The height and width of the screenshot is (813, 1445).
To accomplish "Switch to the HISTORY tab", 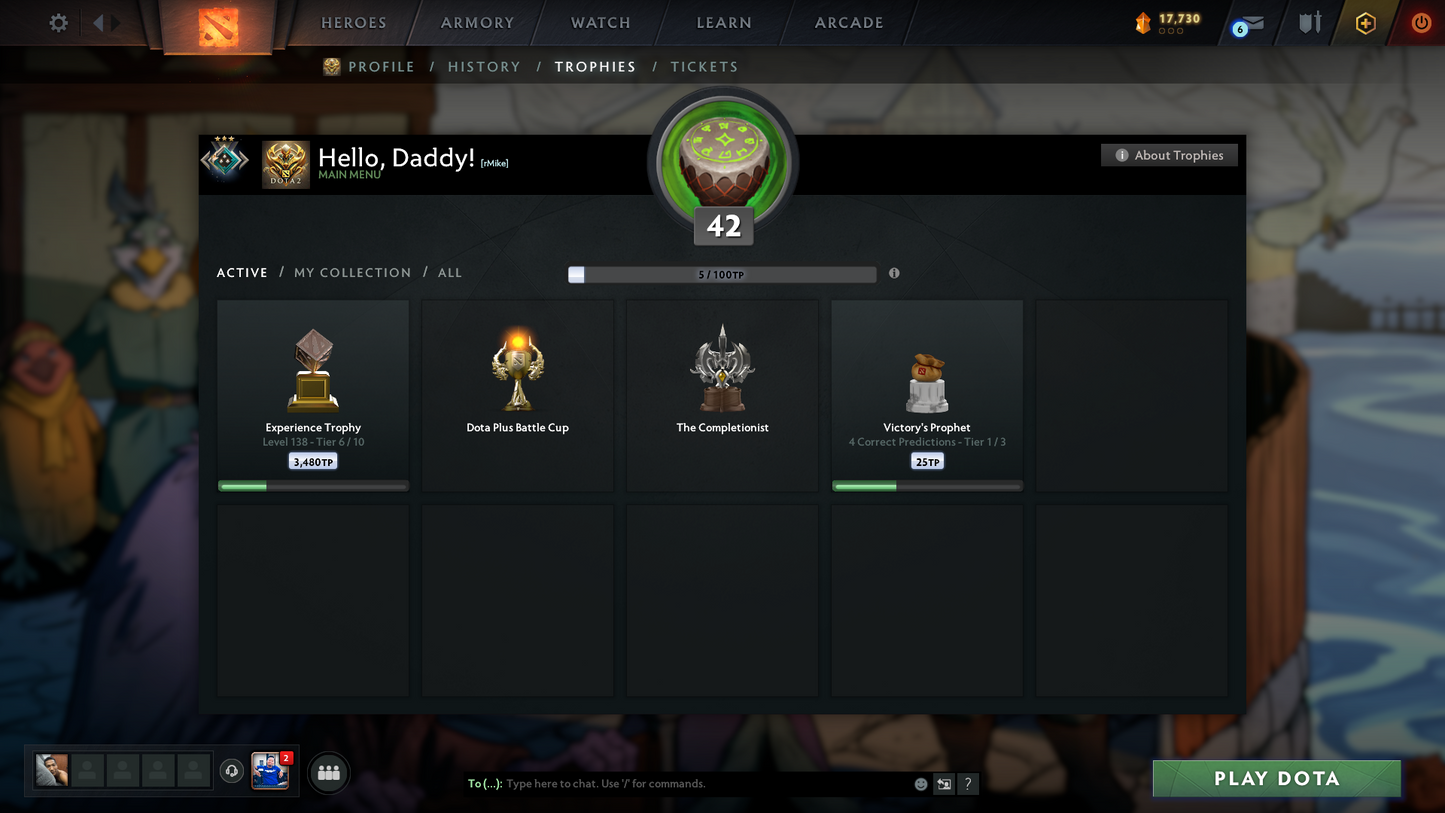I will pos(484,66).
